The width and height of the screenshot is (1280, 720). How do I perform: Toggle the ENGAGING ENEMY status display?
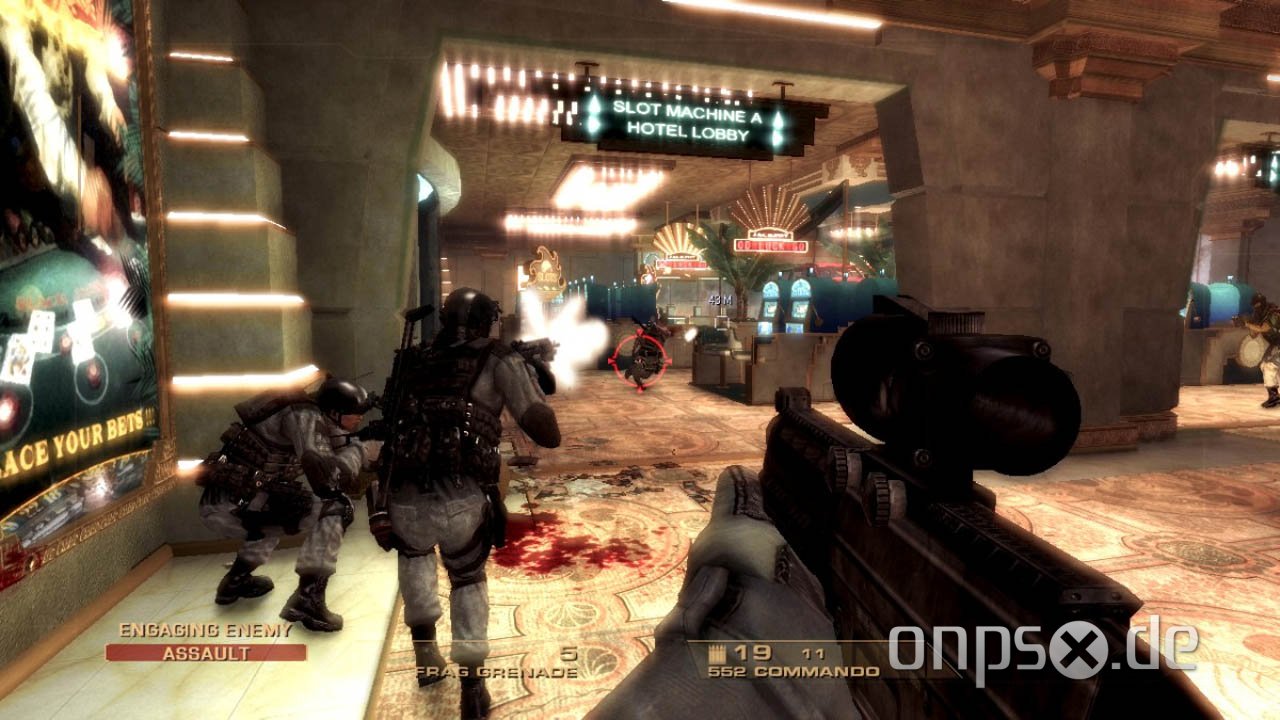205,631
